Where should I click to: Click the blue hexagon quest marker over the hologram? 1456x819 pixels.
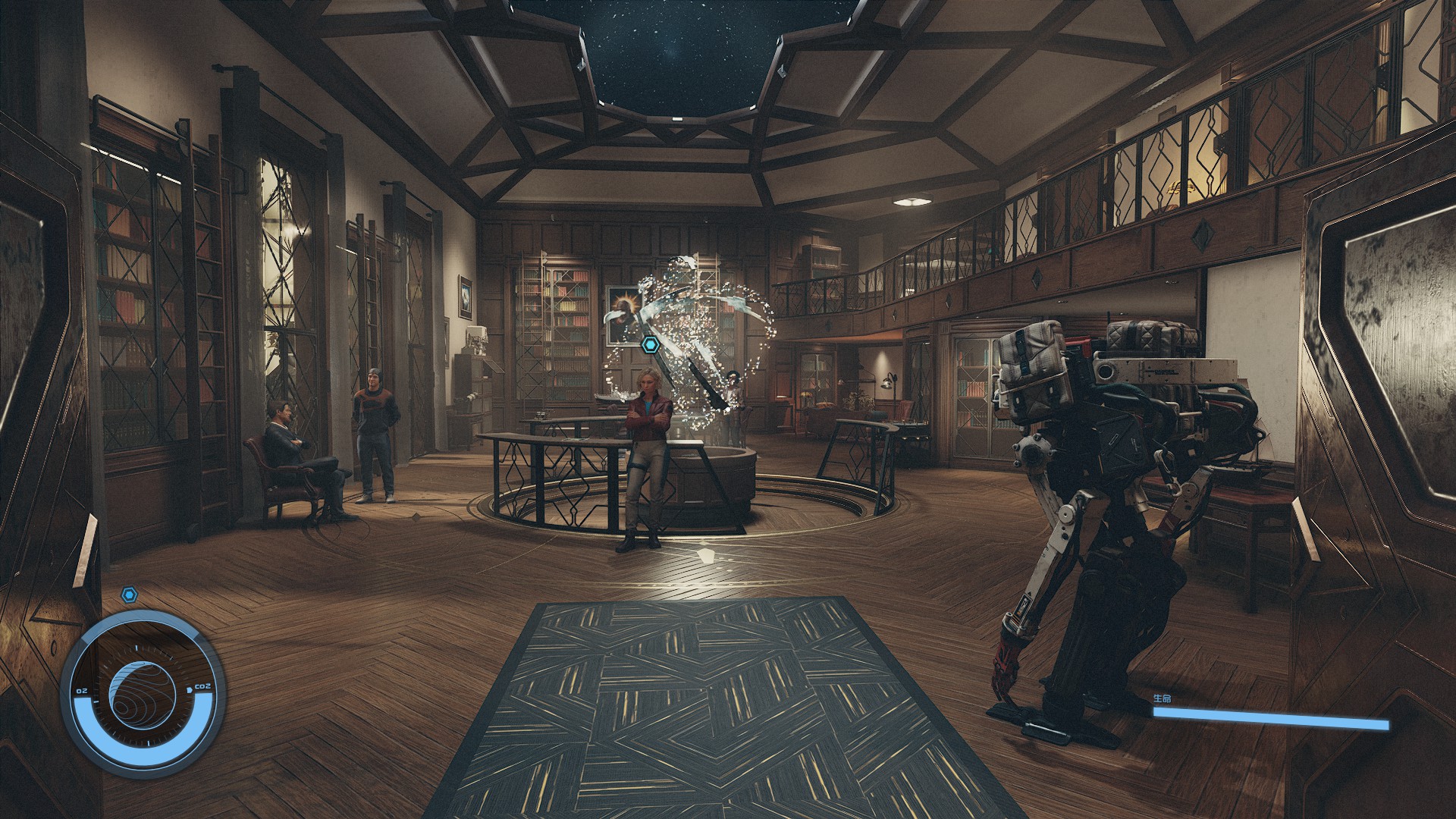pyautogui.click(x=651, y=346)
